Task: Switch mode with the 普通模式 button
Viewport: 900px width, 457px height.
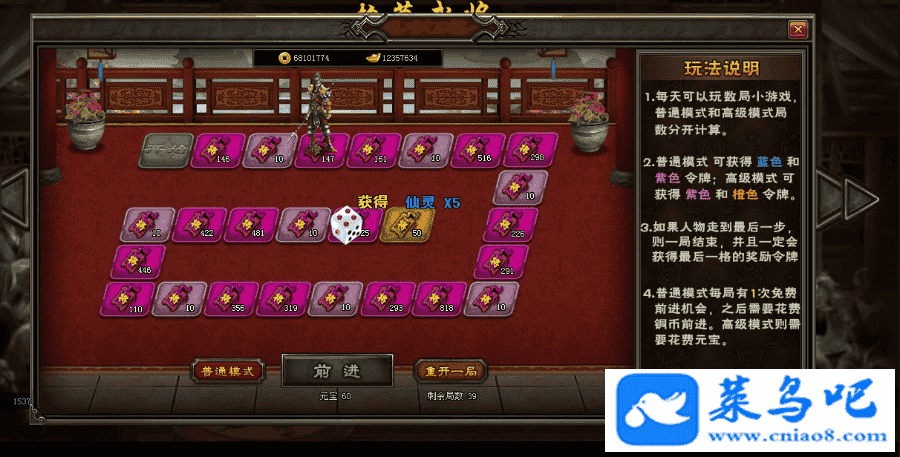Action: point(227,370)
